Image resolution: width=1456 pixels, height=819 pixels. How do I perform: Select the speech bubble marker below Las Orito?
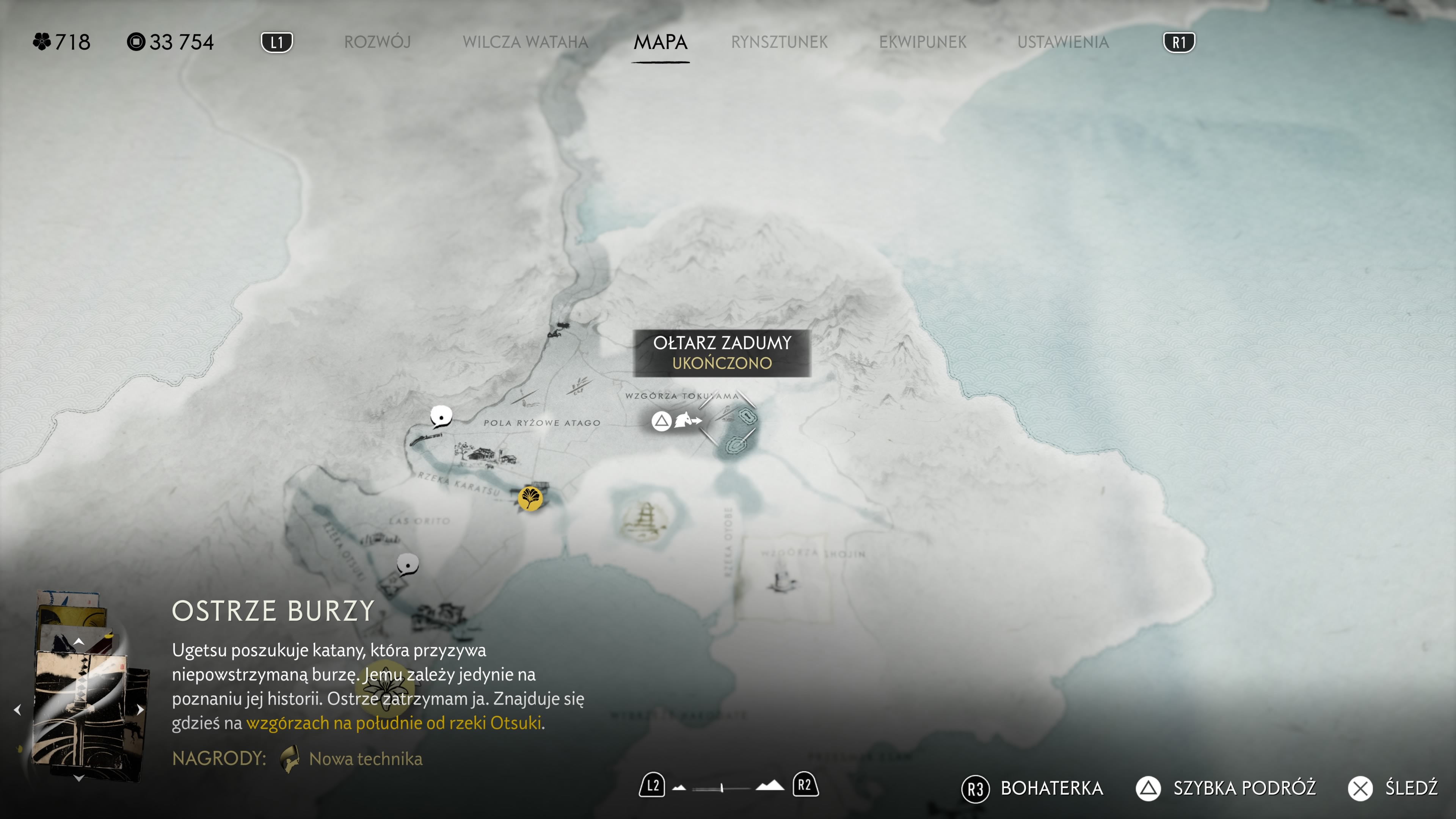407,564
